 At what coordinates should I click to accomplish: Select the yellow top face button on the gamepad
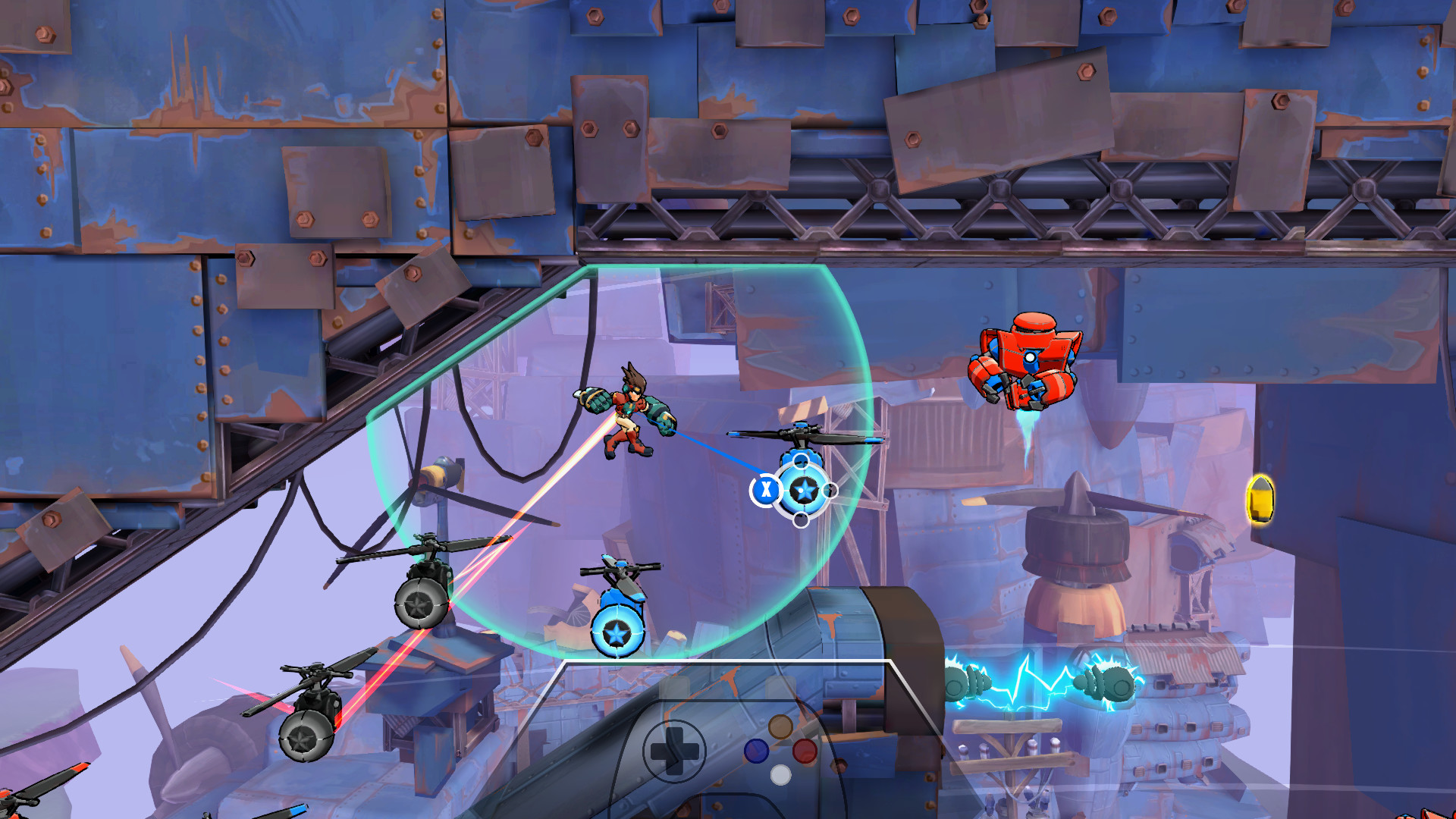pos(780,726)
